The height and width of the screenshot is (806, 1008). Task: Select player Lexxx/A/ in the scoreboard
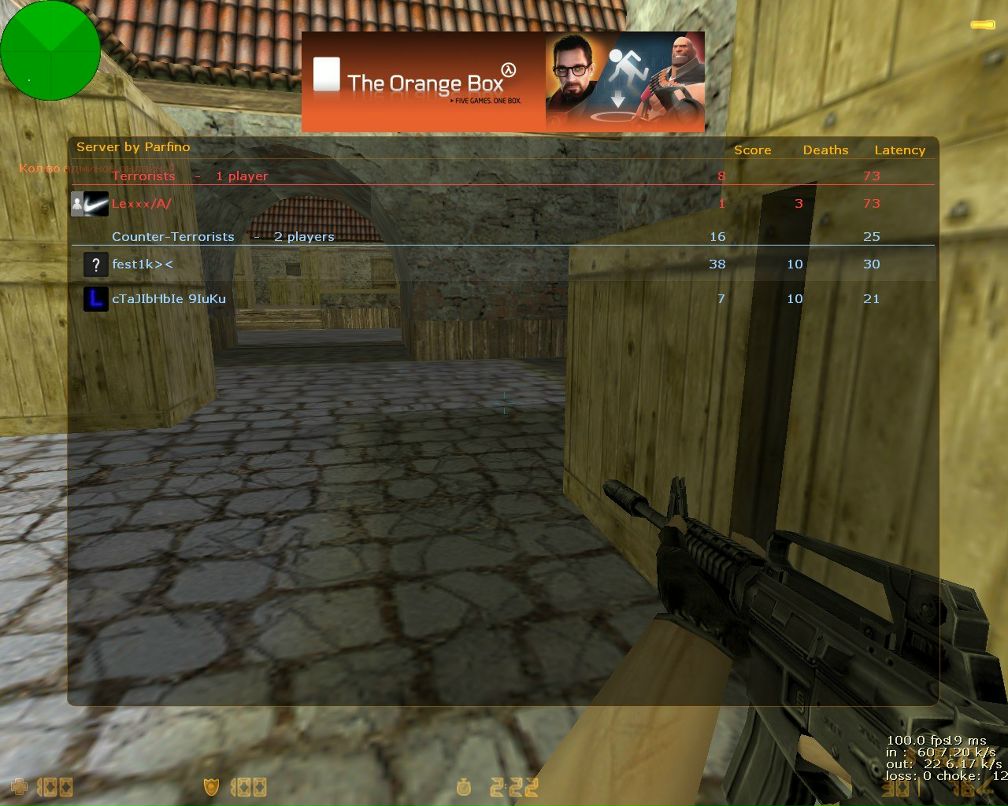(x=142, y=204)
